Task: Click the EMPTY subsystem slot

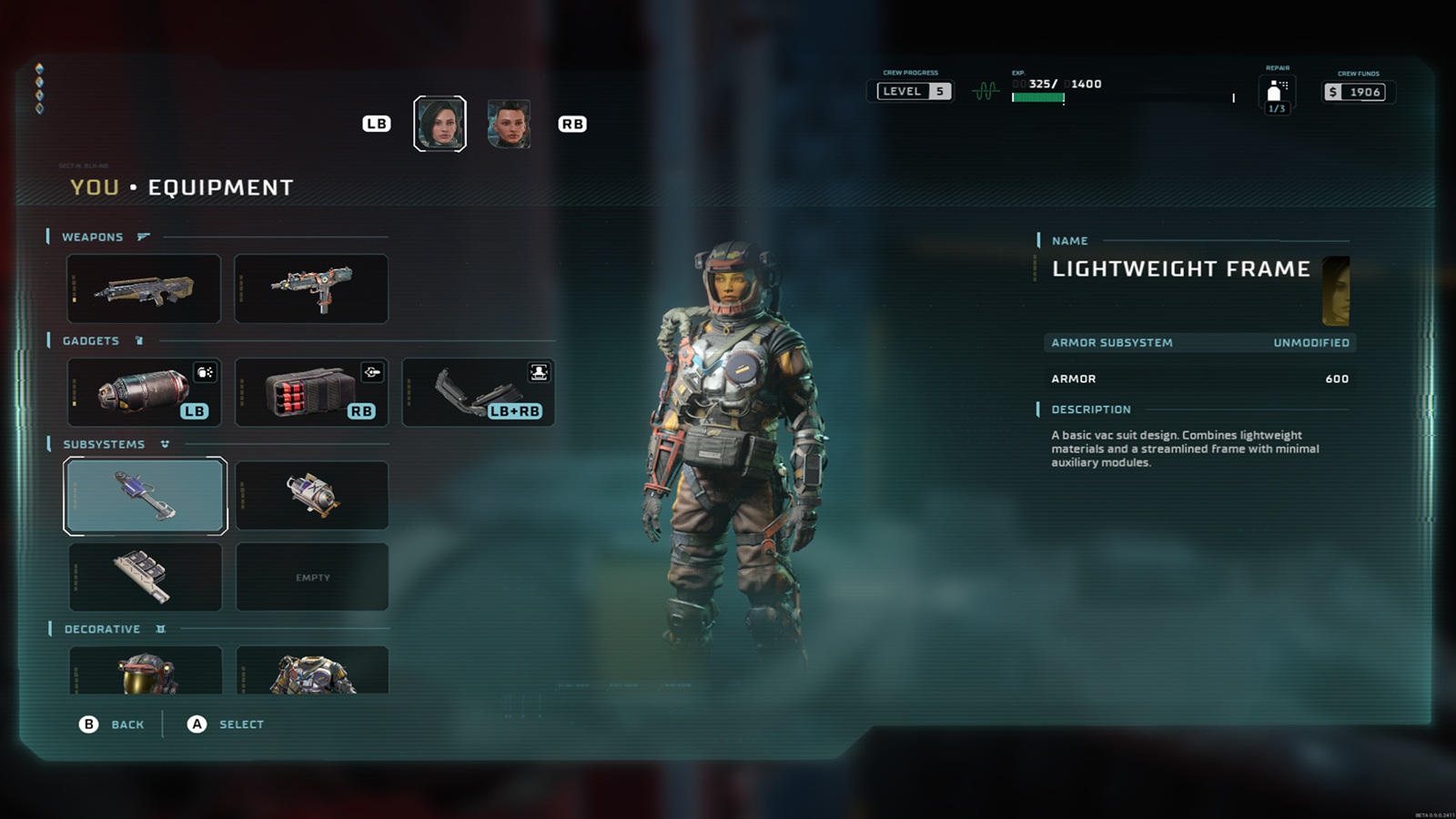Action: [x=312, y=577]
